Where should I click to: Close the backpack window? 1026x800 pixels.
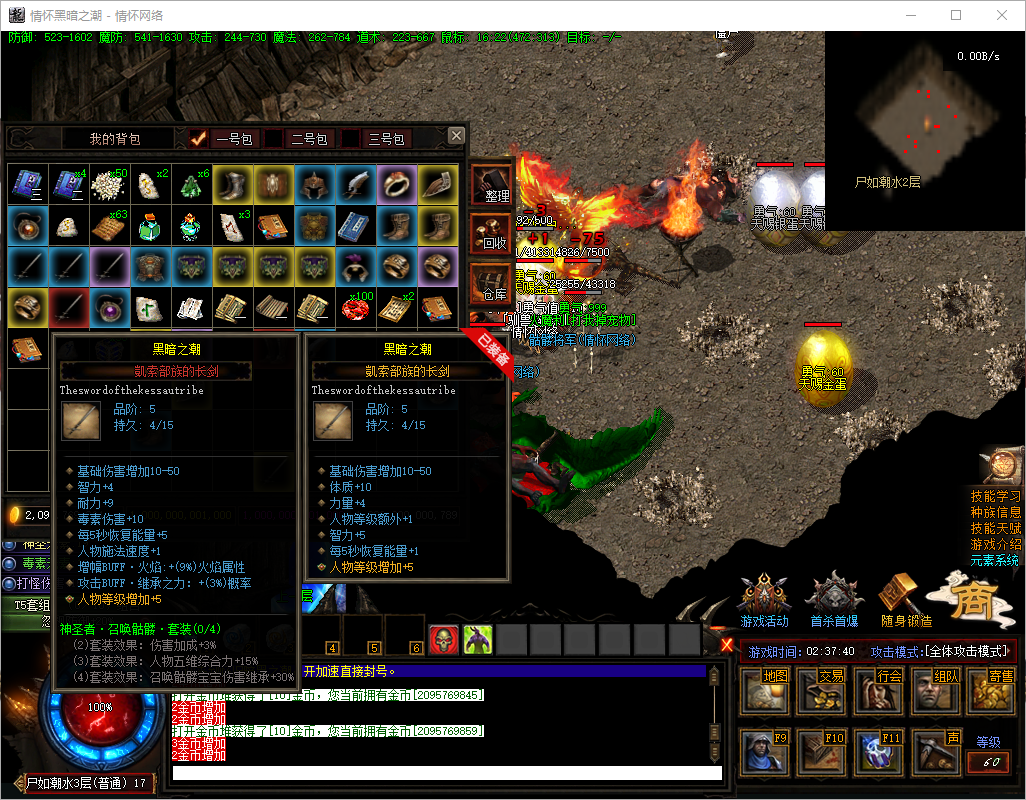(456, 135)
